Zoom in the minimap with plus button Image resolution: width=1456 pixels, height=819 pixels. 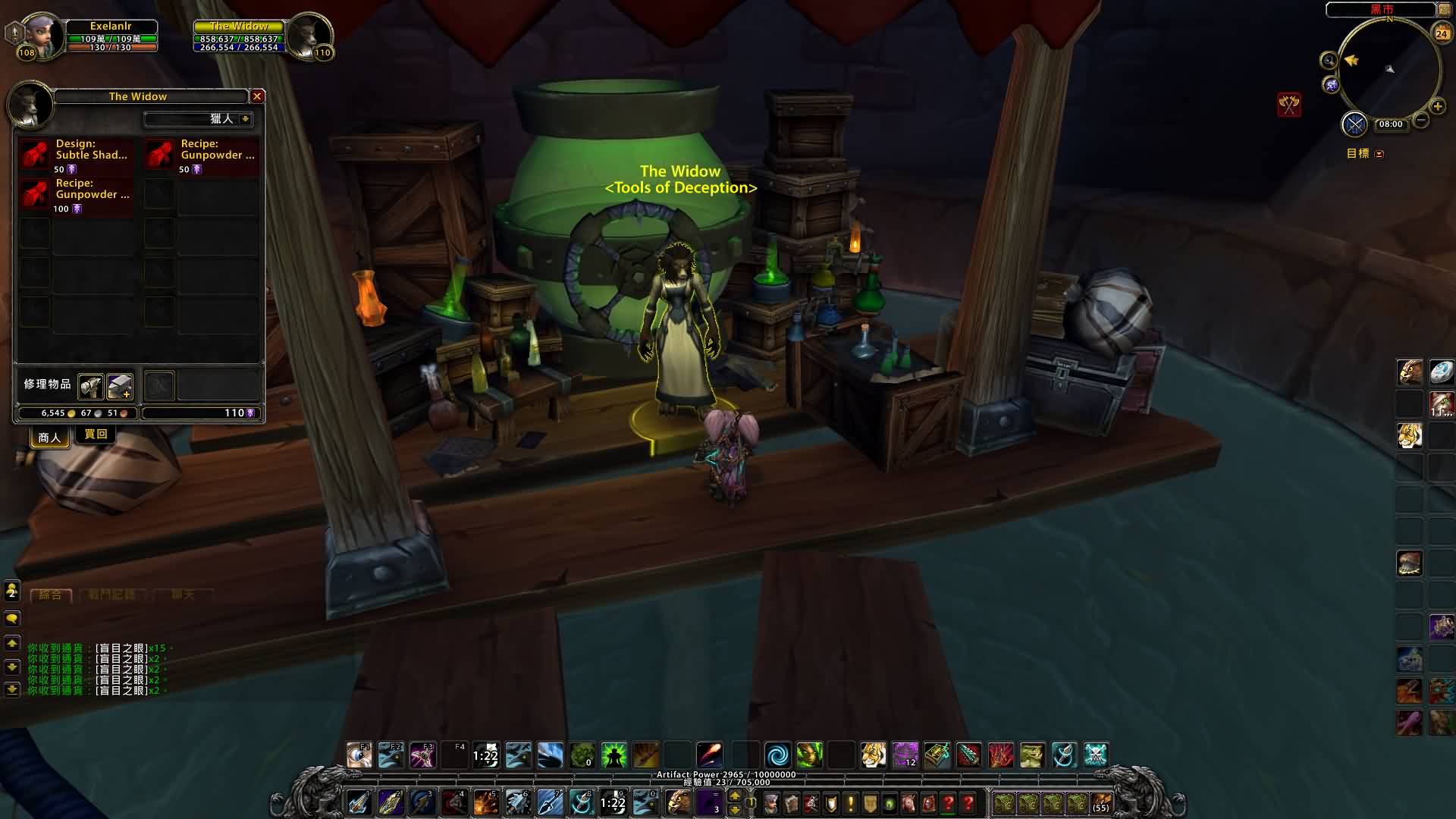1437,106
